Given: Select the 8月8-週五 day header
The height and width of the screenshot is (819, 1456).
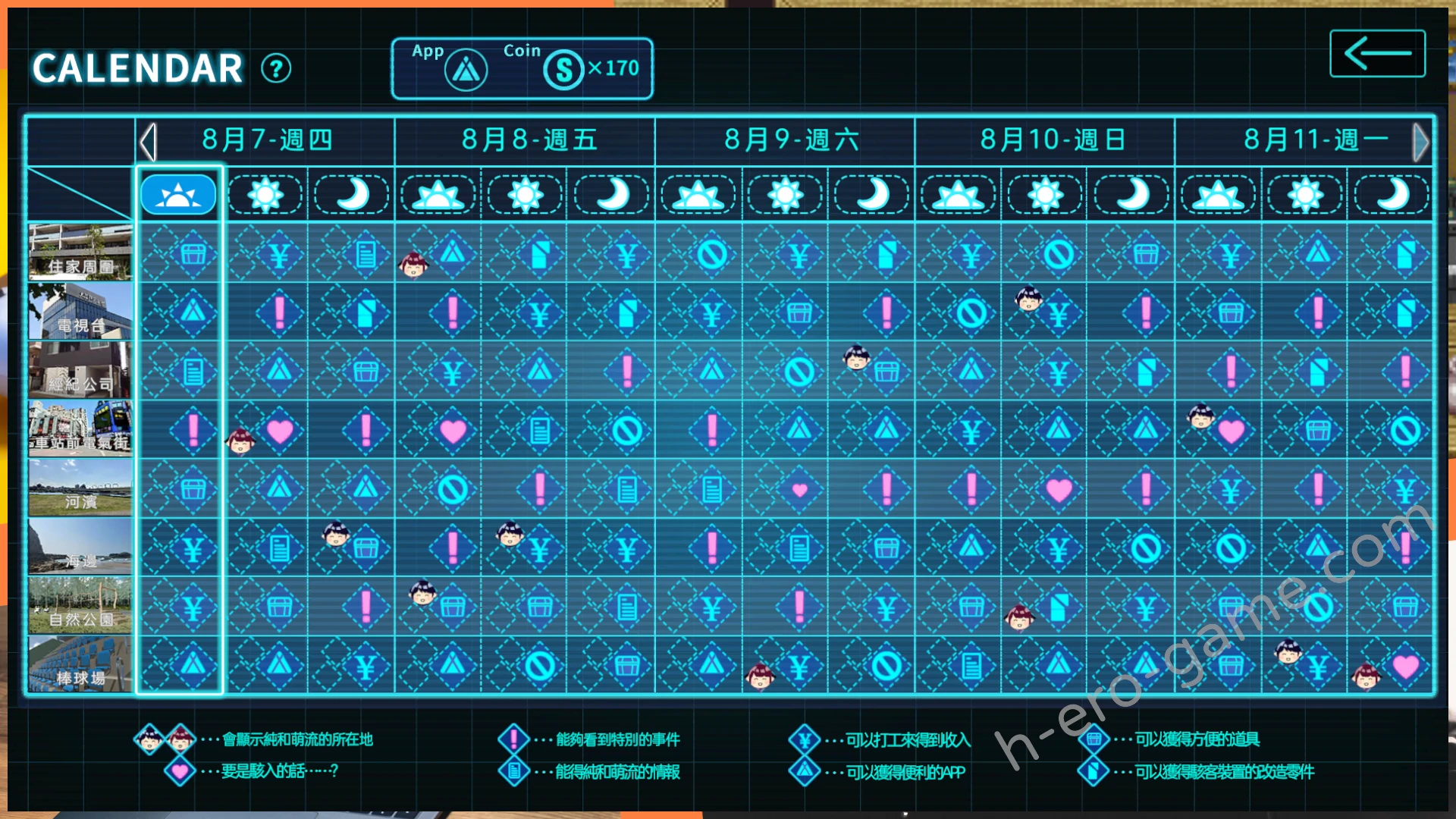Looking at the screenshot, I should [529, 140].
